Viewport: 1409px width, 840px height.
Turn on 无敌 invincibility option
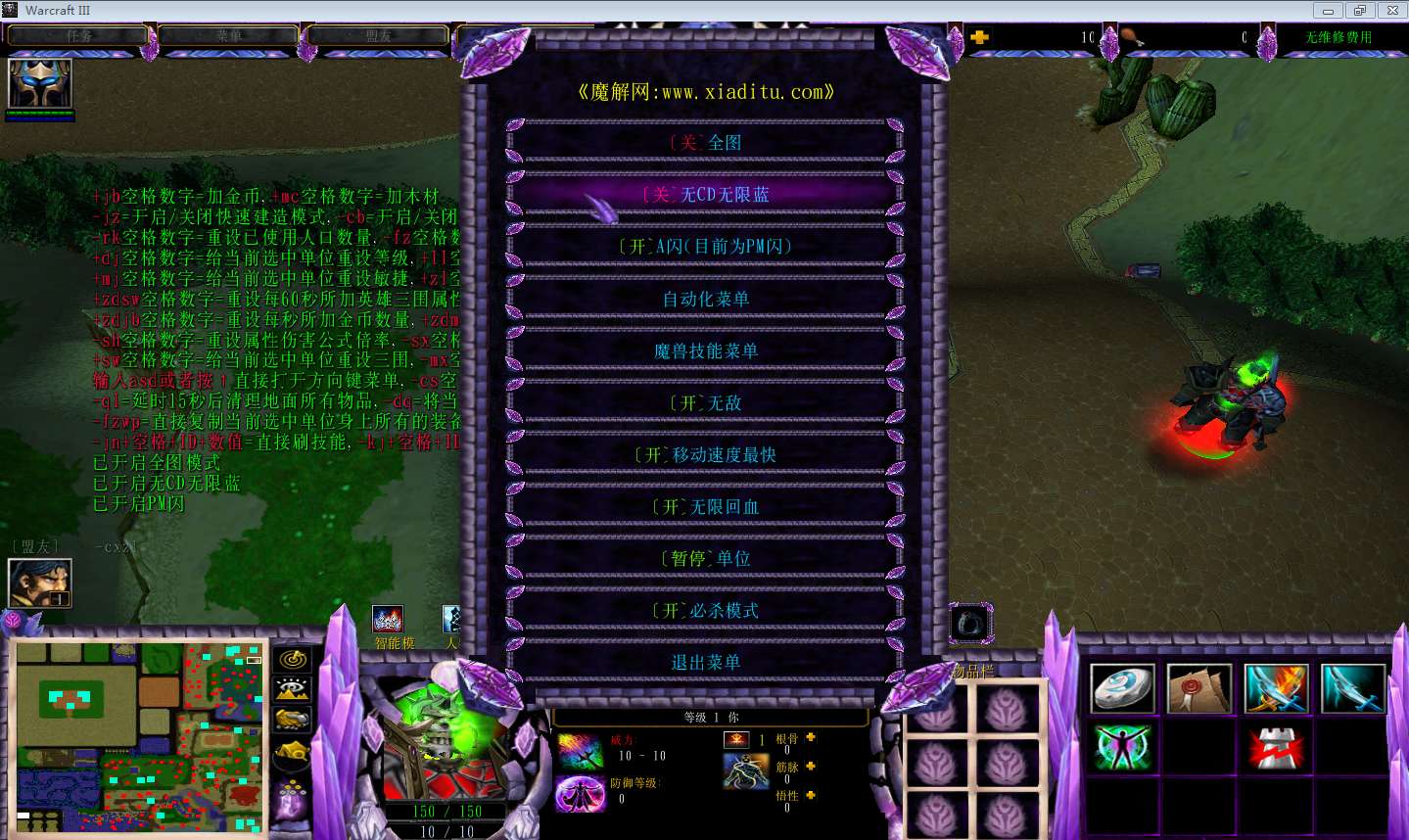[705, 402]
